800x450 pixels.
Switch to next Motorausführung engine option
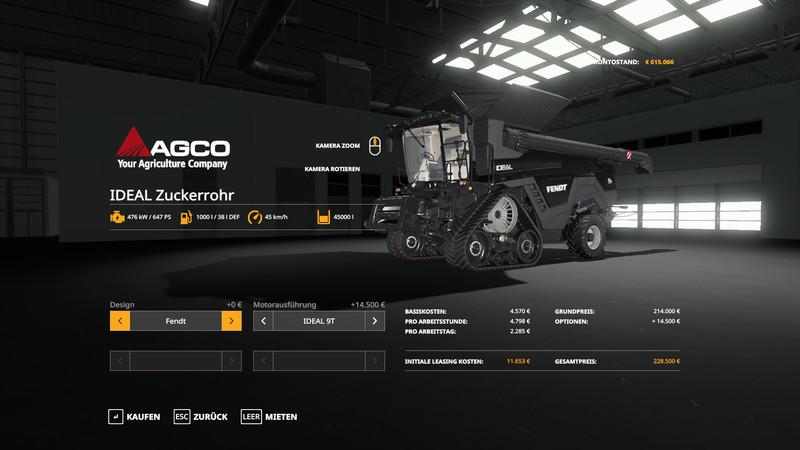click(375, 321)
